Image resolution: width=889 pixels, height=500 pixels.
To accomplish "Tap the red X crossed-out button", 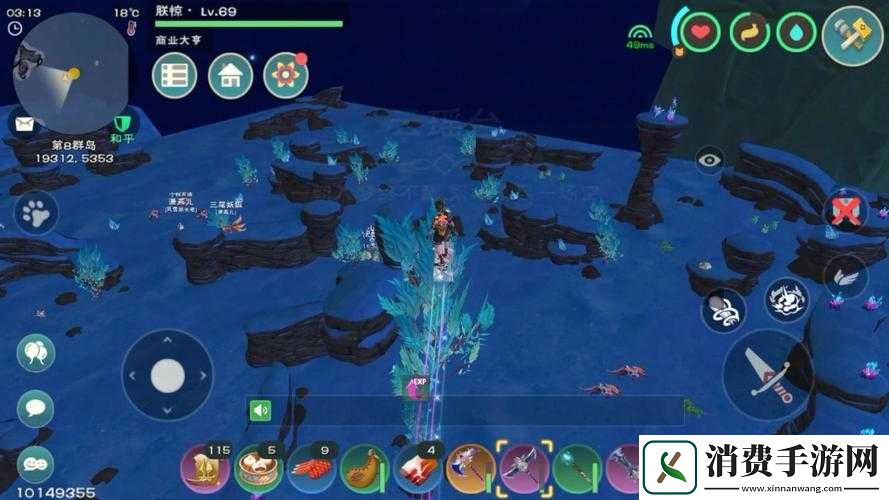I will coord(846,211).
